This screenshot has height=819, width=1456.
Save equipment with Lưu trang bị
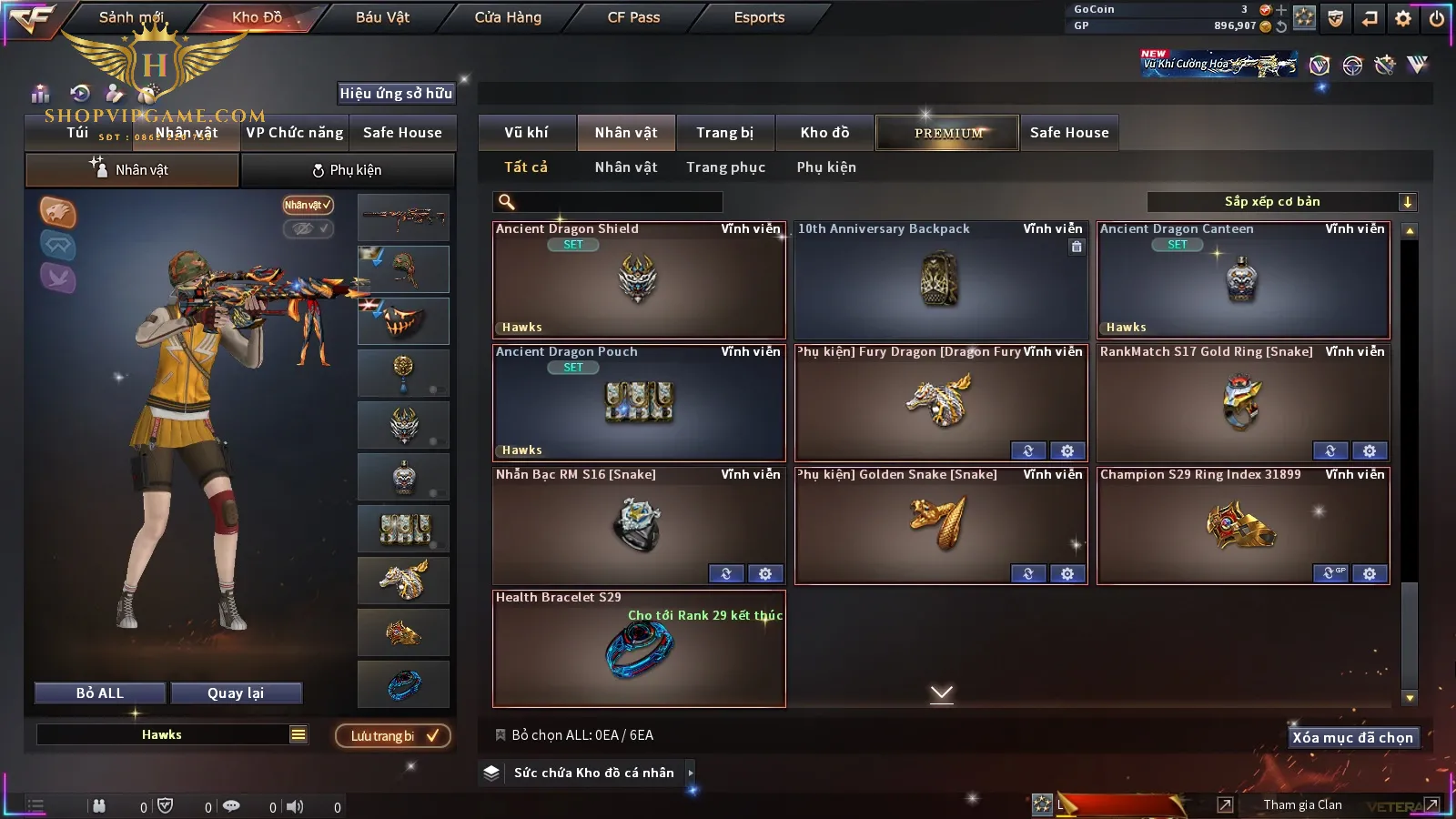click(393, 736)
